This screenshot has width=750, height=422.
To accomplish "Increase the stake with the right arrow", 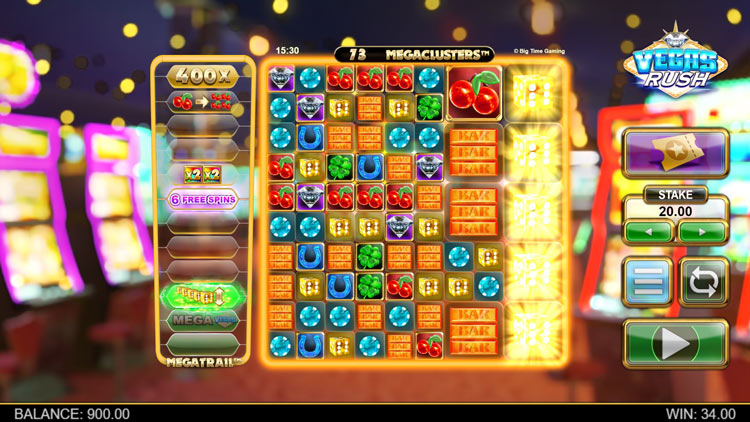I will tap(702, 232).
